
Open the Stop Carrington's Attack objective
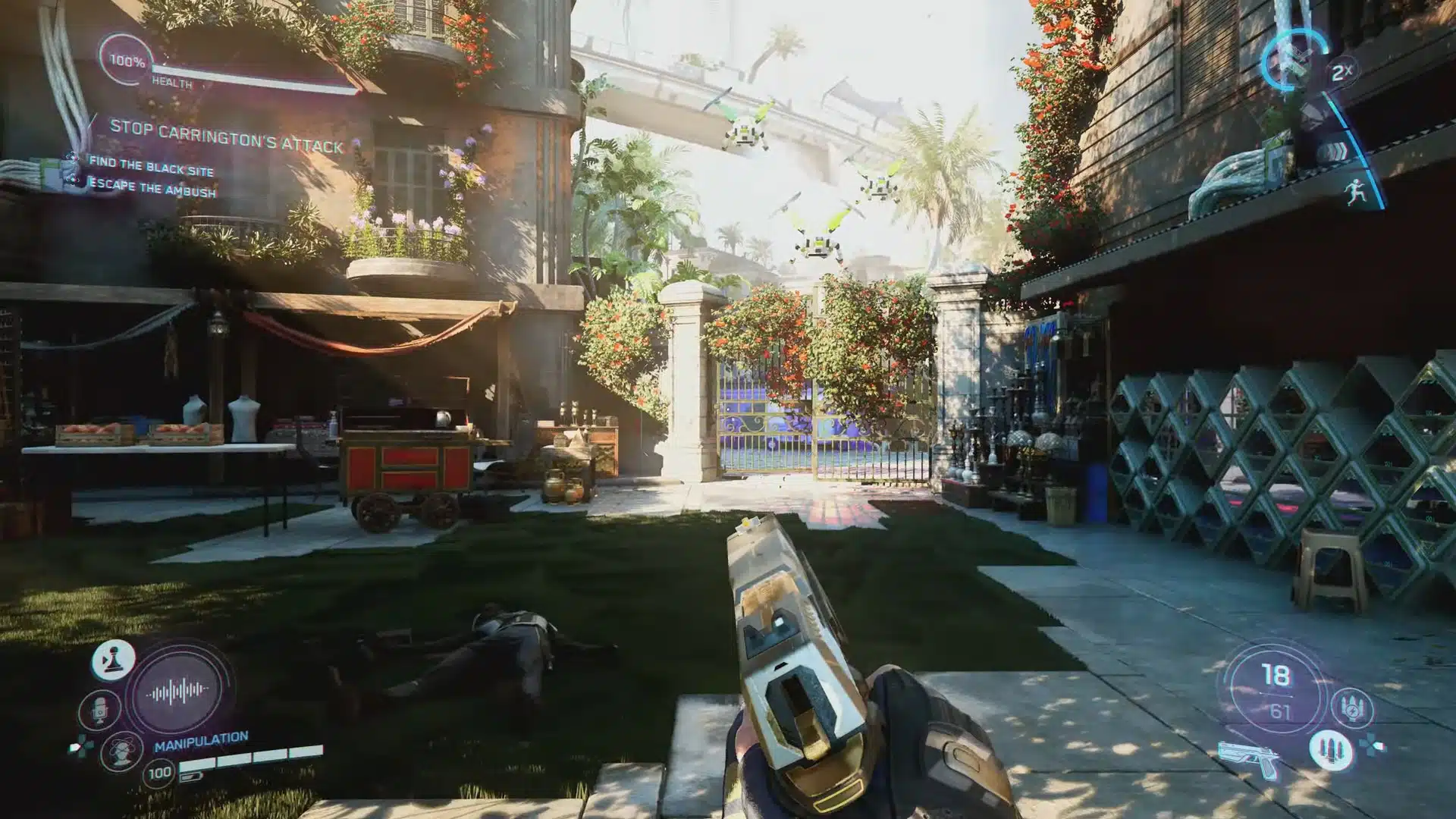tap(227, 137)
